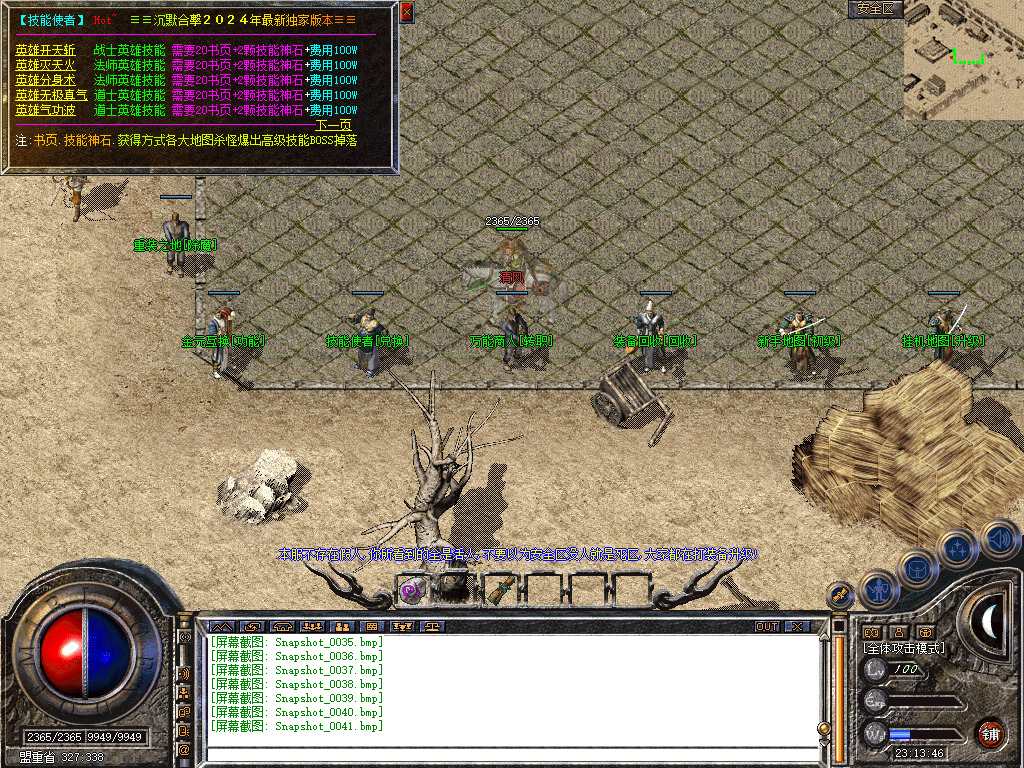This screenshot has width=1024, height=768.
Task: Go to the next page via 下一页
Action: [x=334, y=125]
